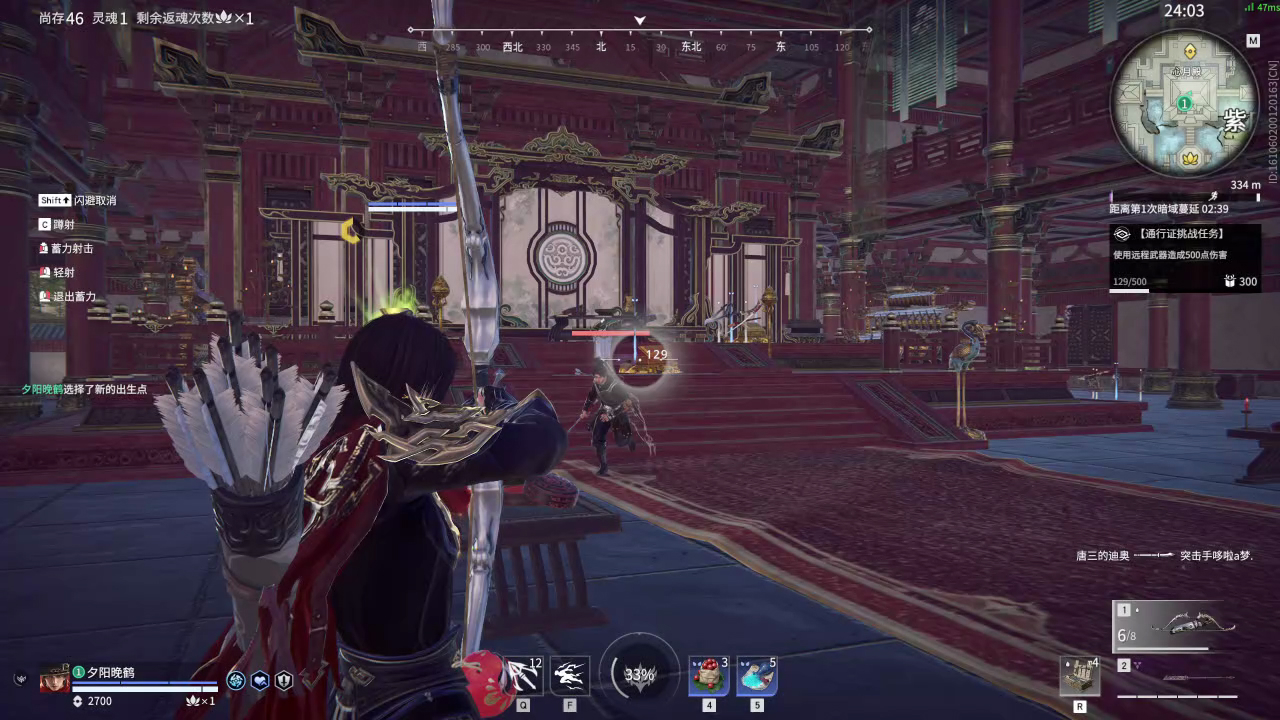Activate the grappling hook with 12 charges
The image size is (1280, 720).
pyautogui.click(x=522, y=676)
